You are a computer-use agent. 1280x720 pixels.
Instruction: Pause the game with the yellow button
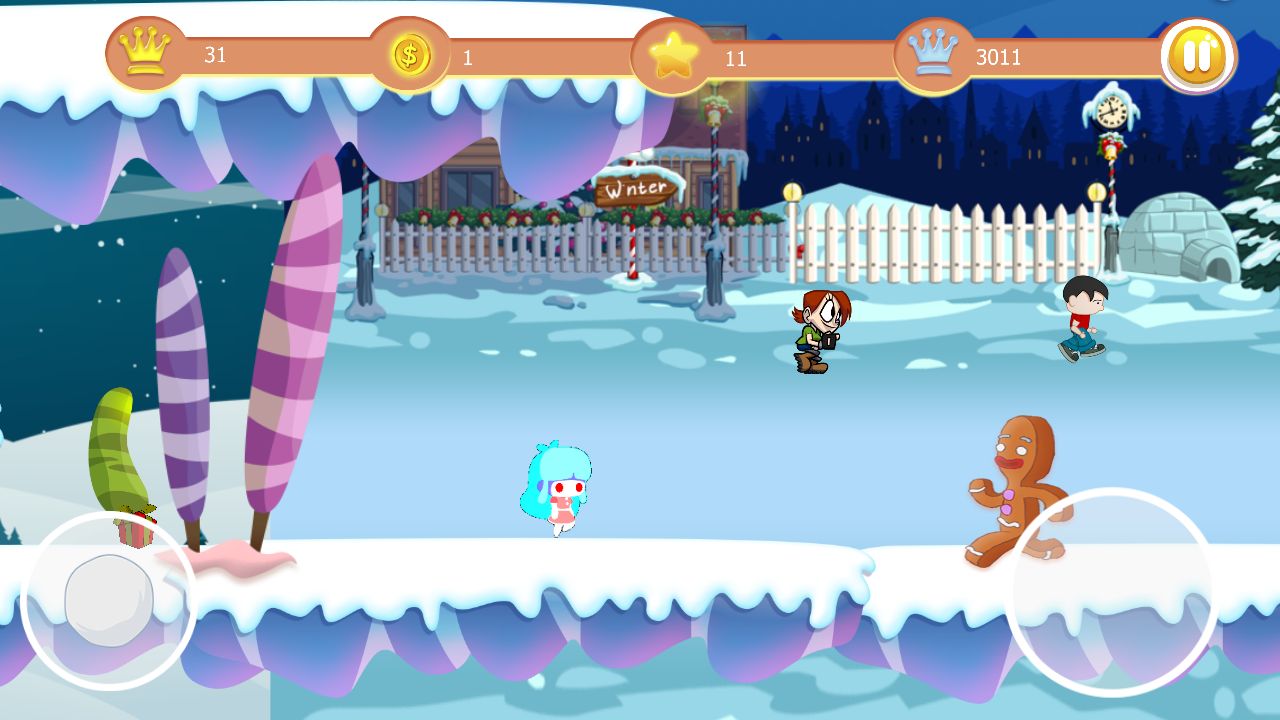[x=1197, y=56]
